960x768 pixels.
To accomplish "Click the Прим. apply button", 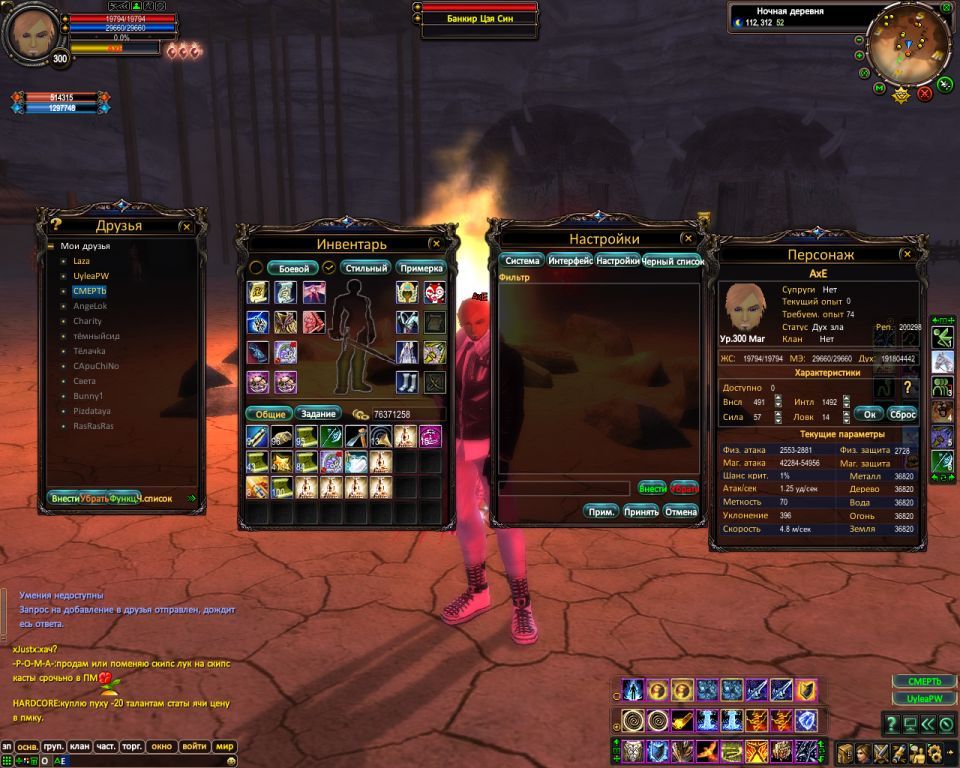I will tap(602, 511).
